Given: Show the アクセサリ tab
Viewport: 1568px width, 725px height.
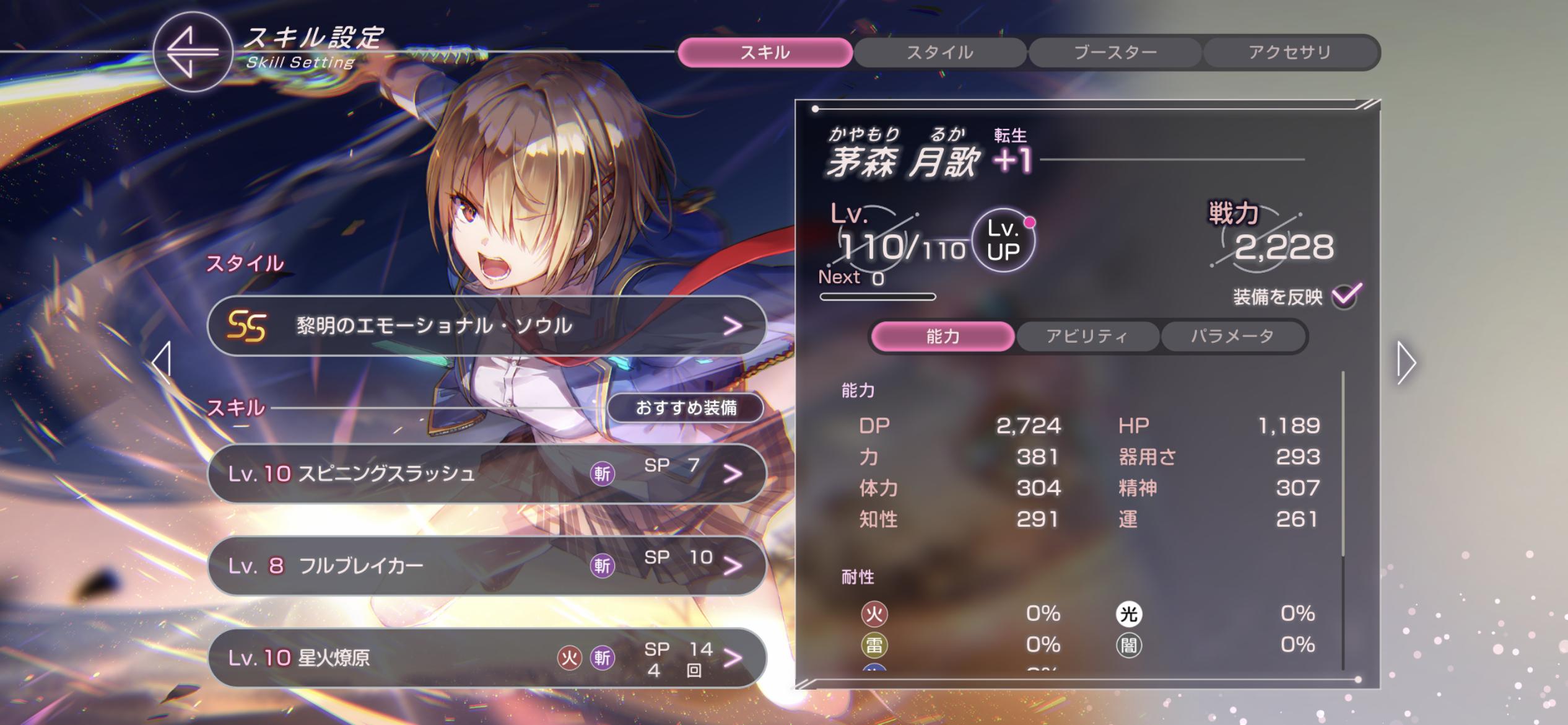Looking at the screenshot, I should (1290, 53).
